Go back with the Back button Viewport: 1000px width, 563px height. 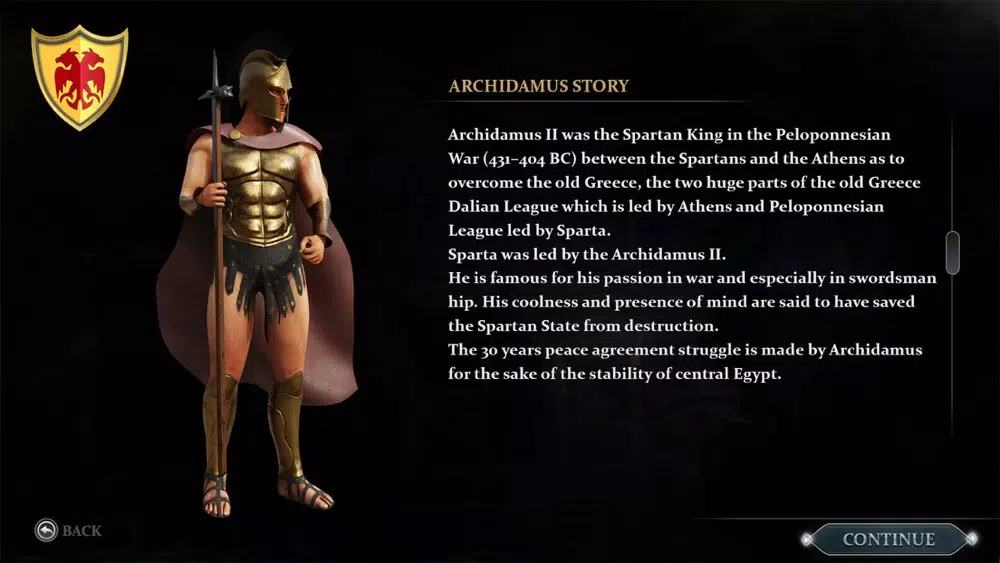69,530
